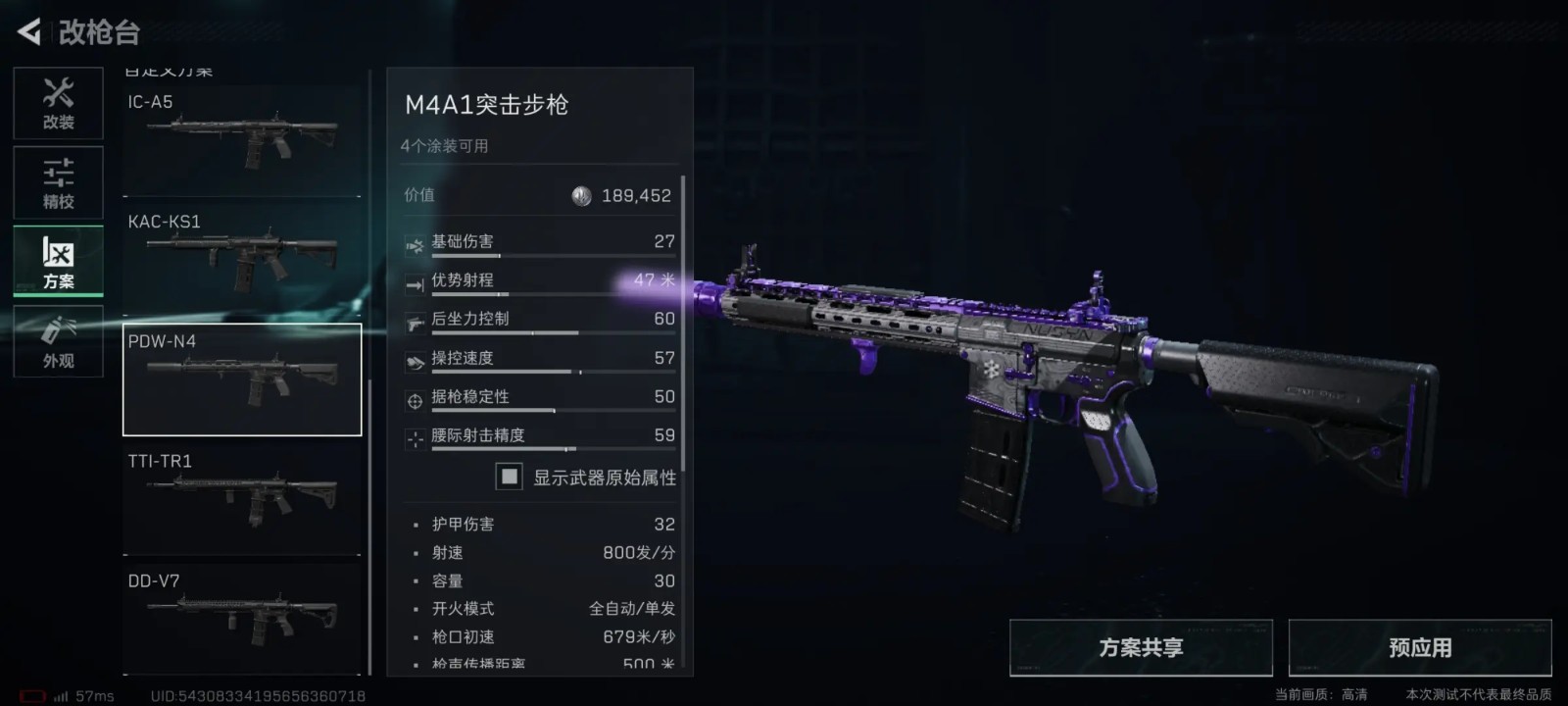Image resolution: width=1568 pixels, height=706 pixels.
Task: Click the 方案共享 share button
Action: point(1141,648)
